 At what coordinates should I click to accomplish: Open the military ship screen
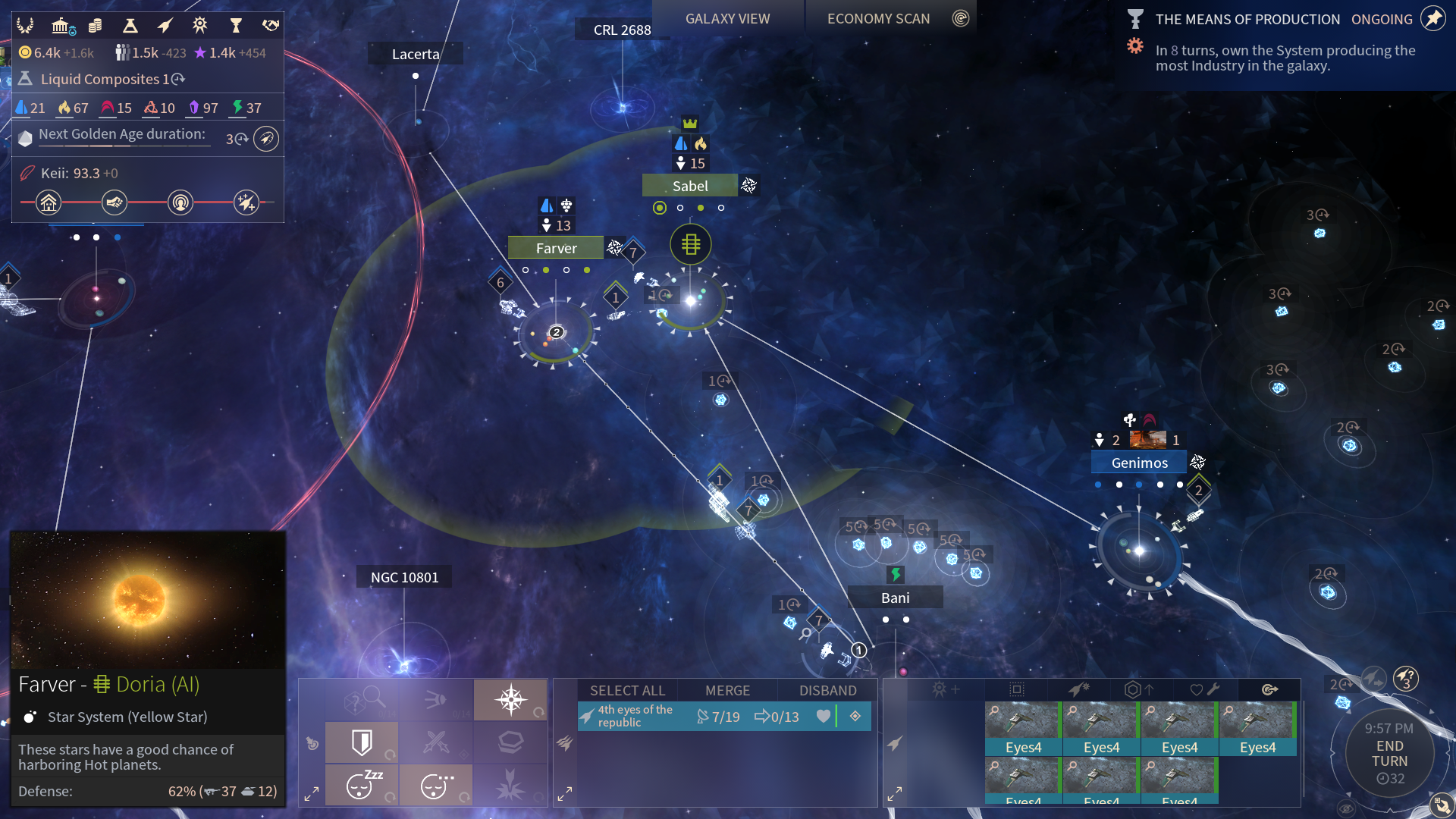click(x=165, y=26)
